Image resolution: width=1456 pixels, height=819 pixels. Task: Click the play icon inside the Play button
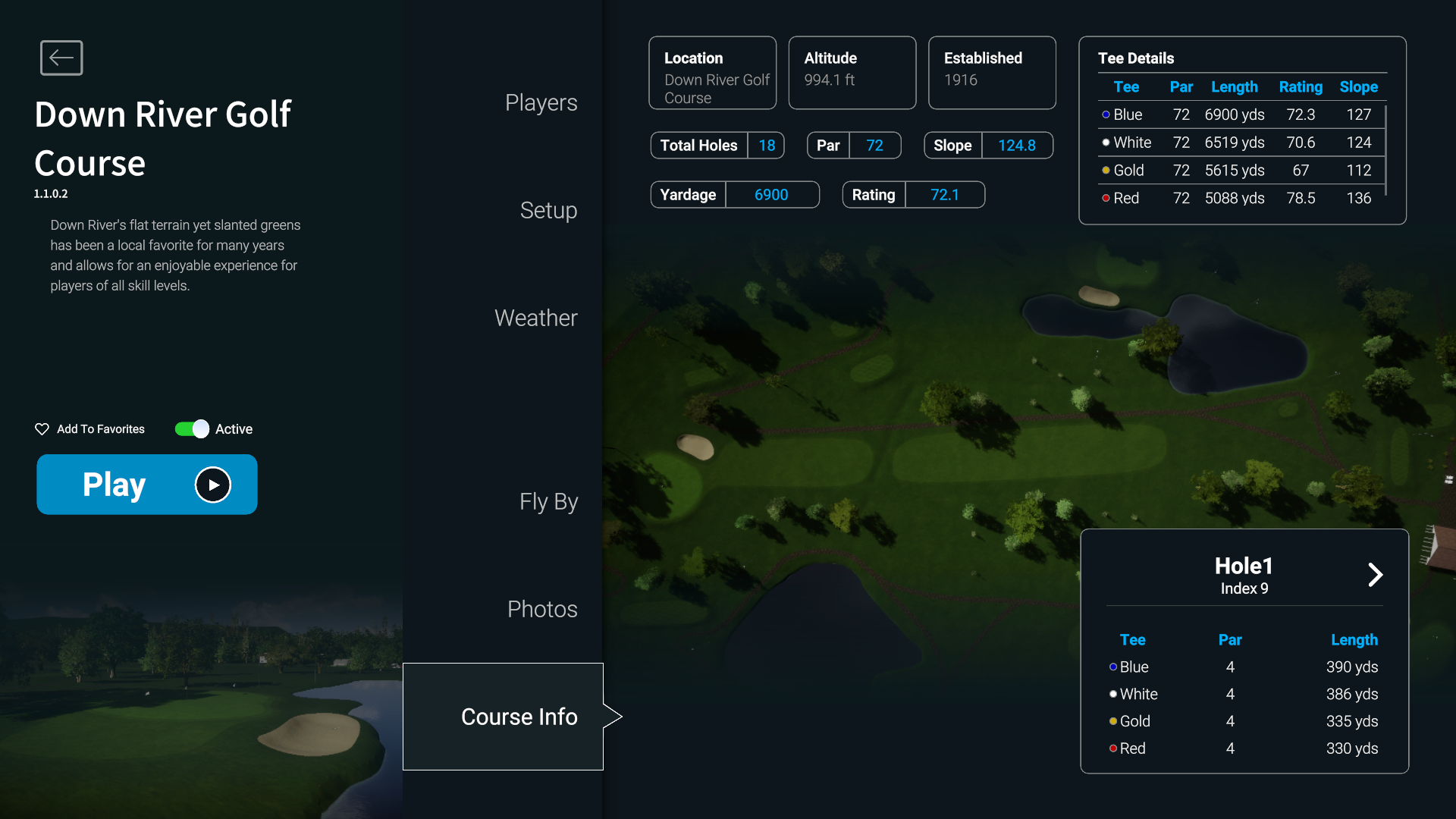pyautogui.click(x=213, y=485)
